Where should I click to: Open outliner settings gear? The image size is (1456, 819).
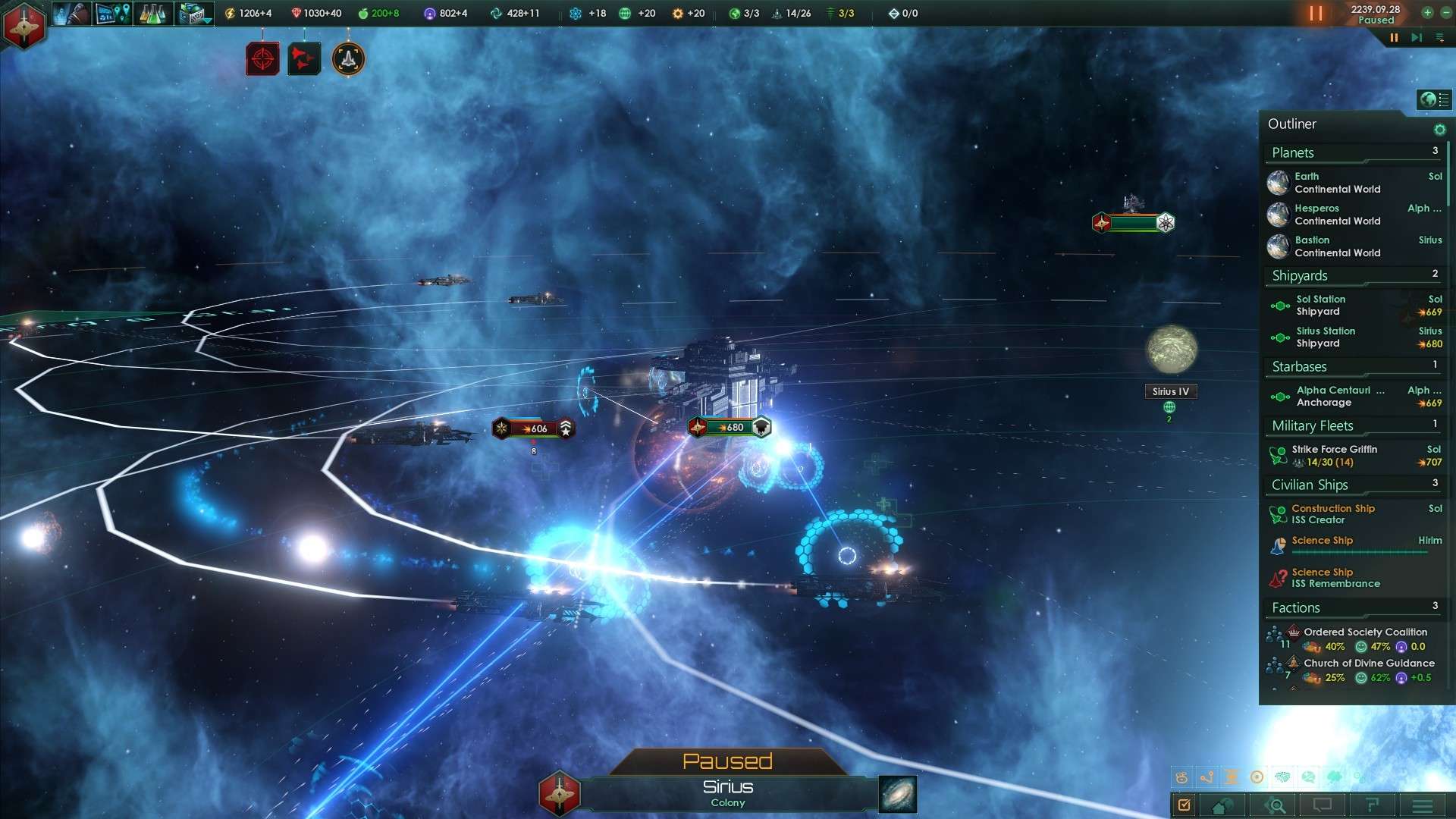tap(1439, 130)
